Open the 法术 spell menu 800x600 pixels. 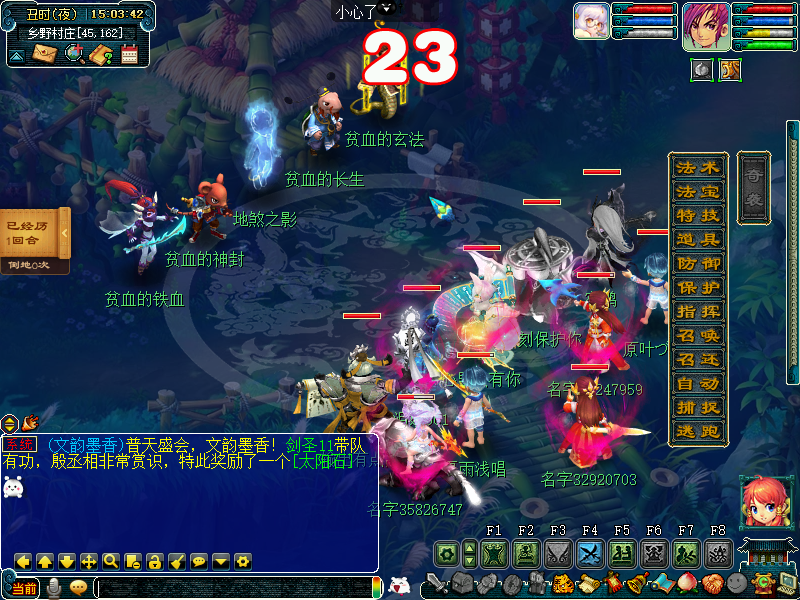coord(697,167)
